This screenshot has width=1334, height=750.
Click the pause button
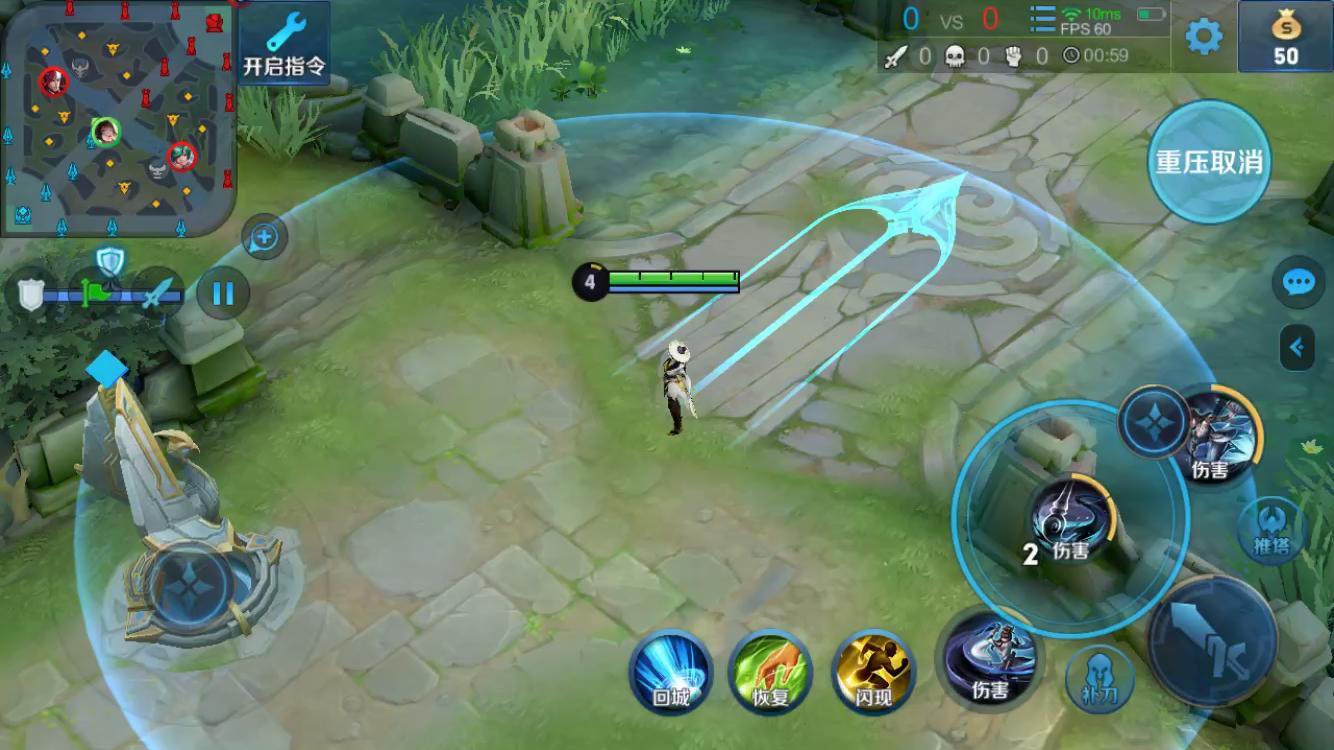point(223,293)
